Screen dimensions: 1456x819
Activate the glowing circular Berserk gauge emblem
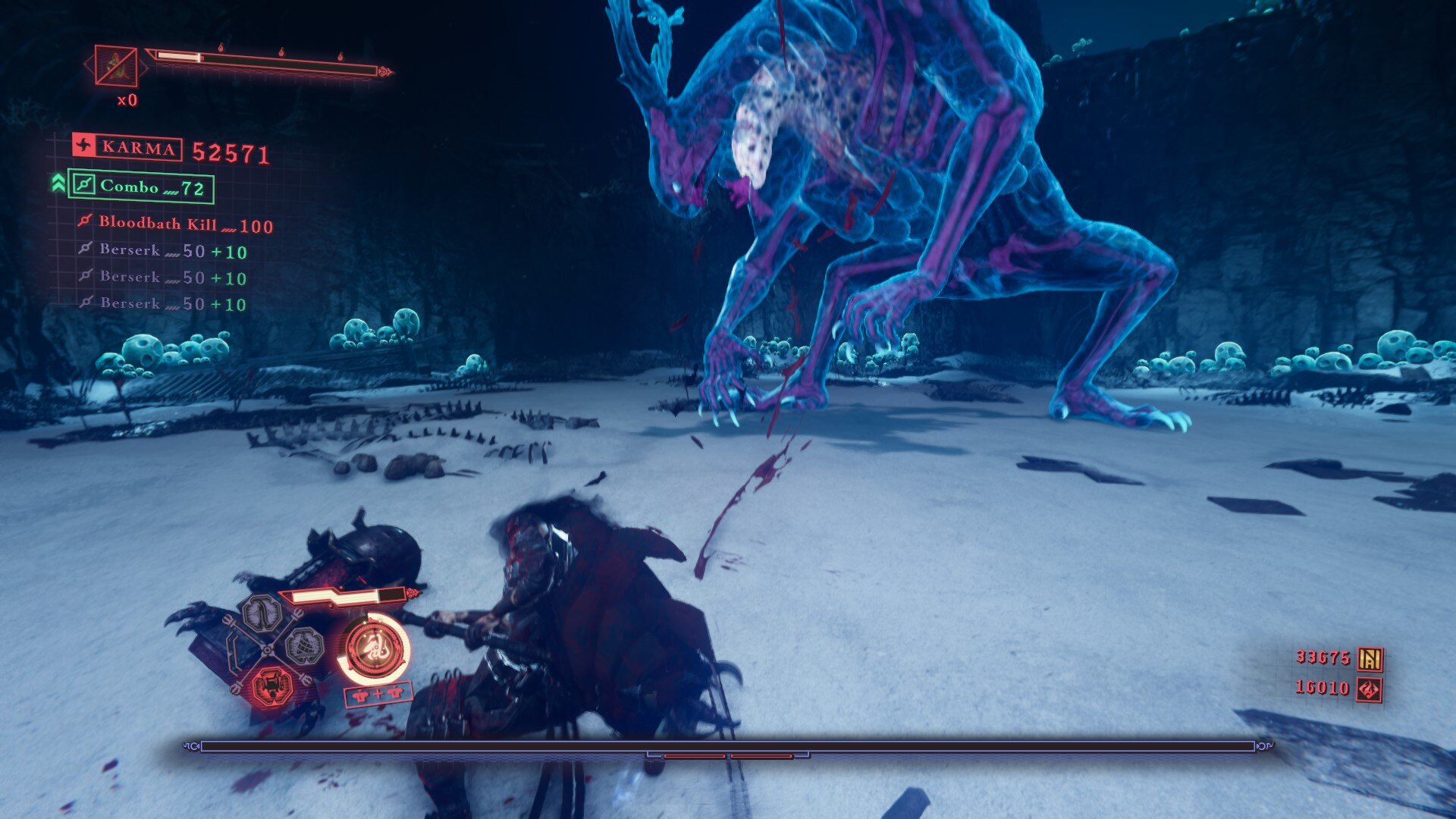click(375, 649)
